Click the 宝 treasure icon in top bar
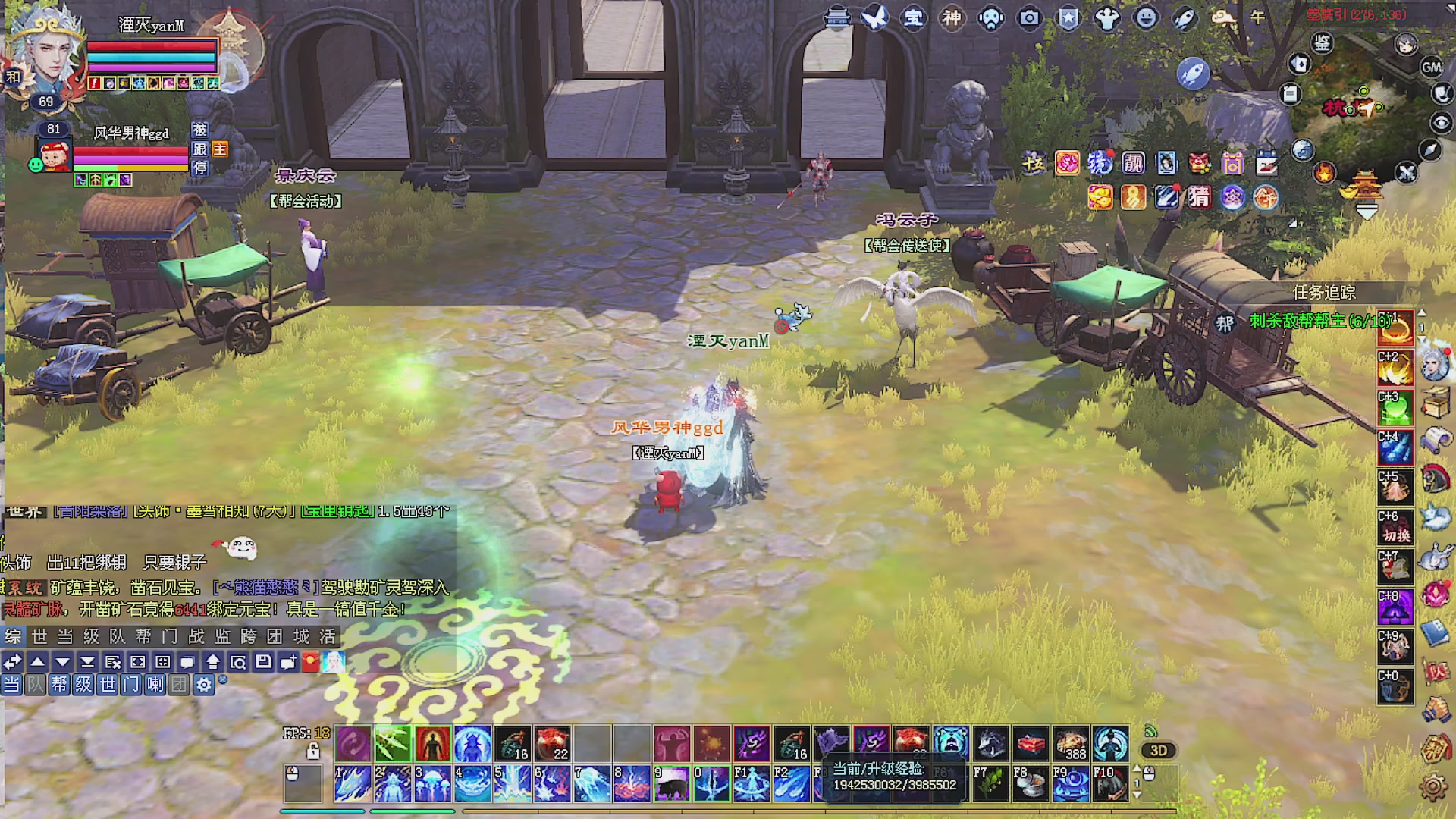The width and height of the screenshot is (1456, 819). pos(914,17)
